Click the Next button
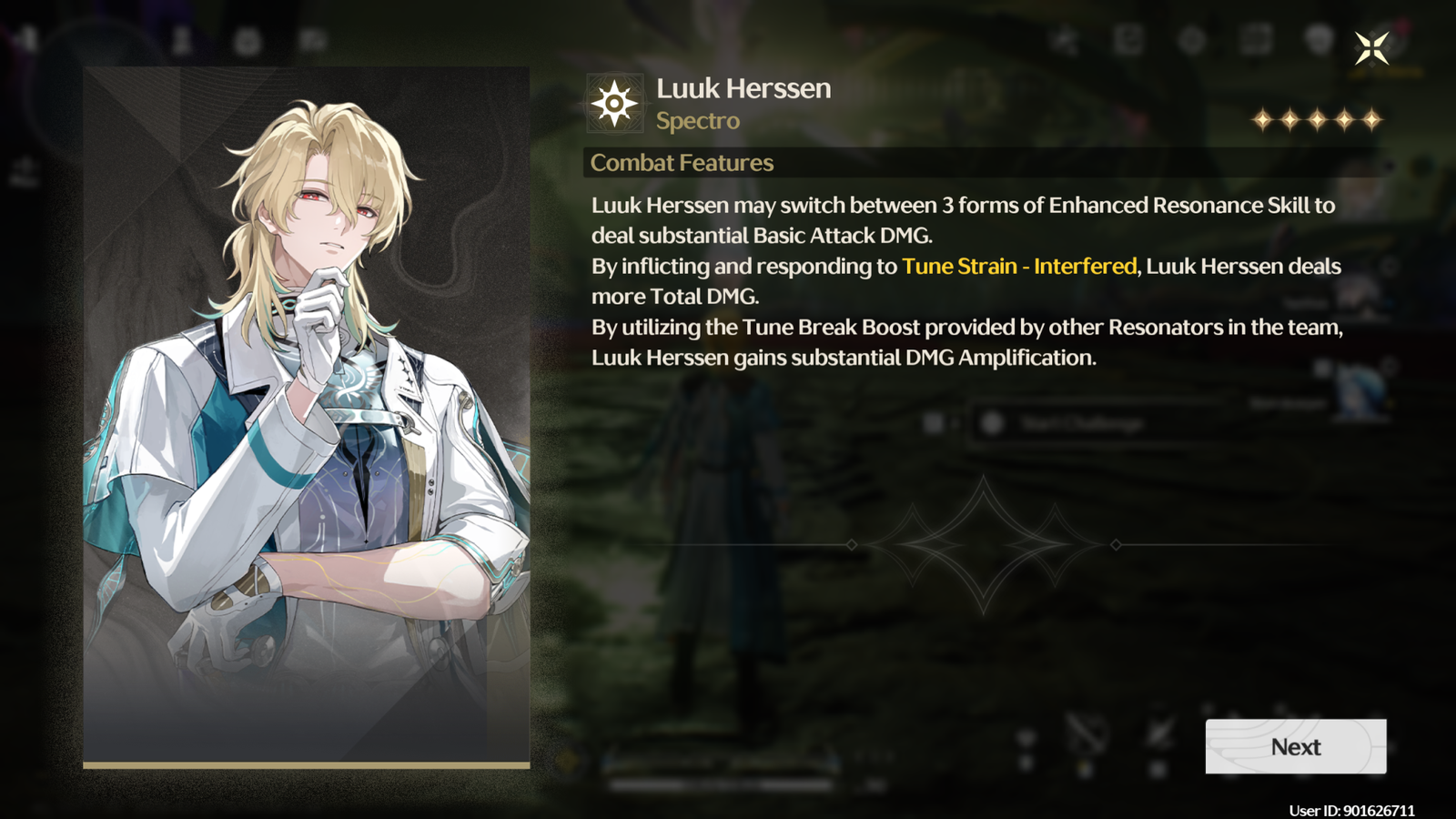The width and height of the screenshot is (1456, 819). point(1295,746)
